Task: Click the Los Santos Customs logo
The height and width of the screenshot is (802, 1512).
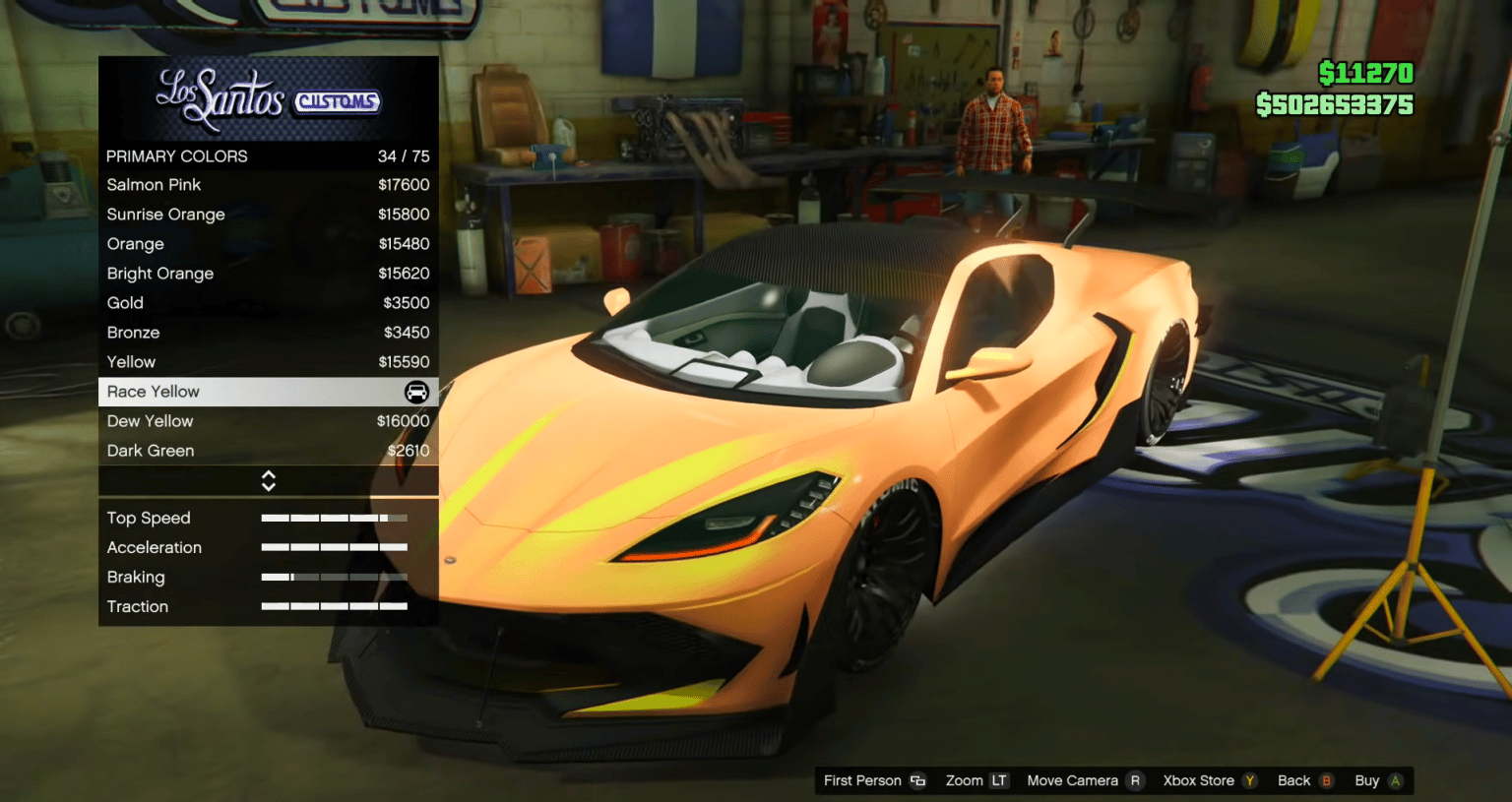Action: (268, 98)
